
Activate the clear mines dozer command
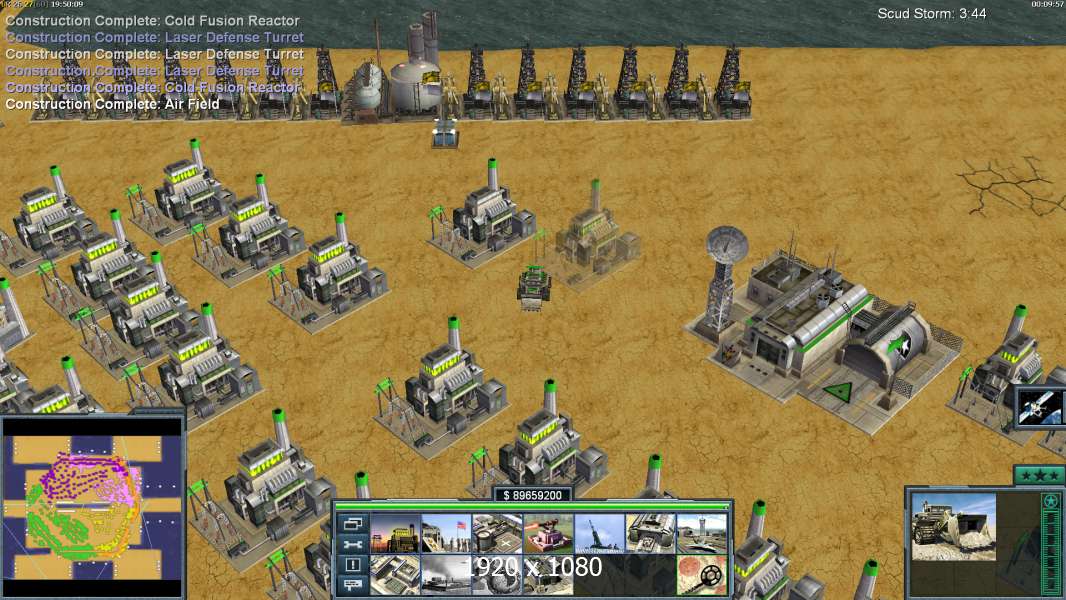(x=701, y=574)
